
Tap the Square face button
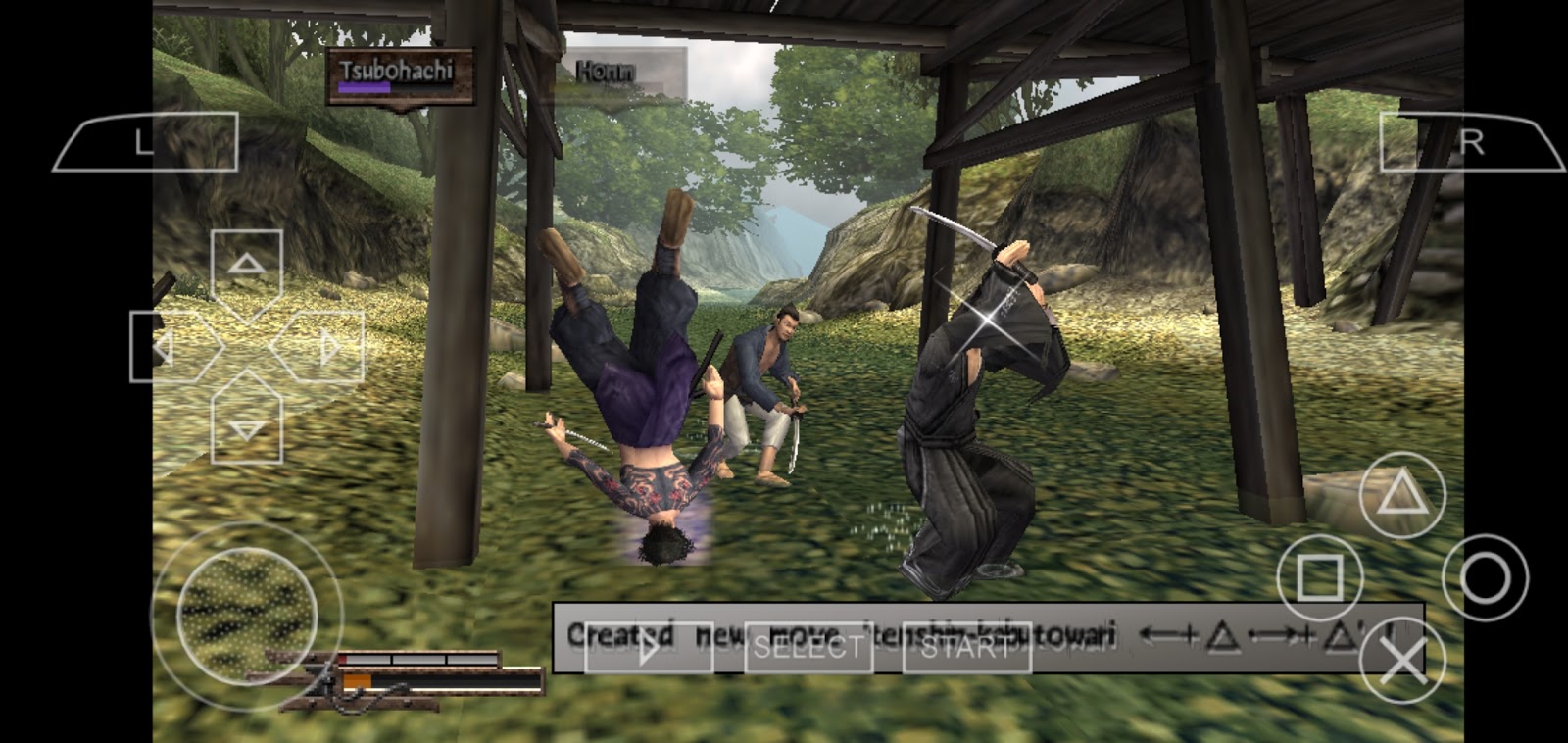pos(1318,577)
